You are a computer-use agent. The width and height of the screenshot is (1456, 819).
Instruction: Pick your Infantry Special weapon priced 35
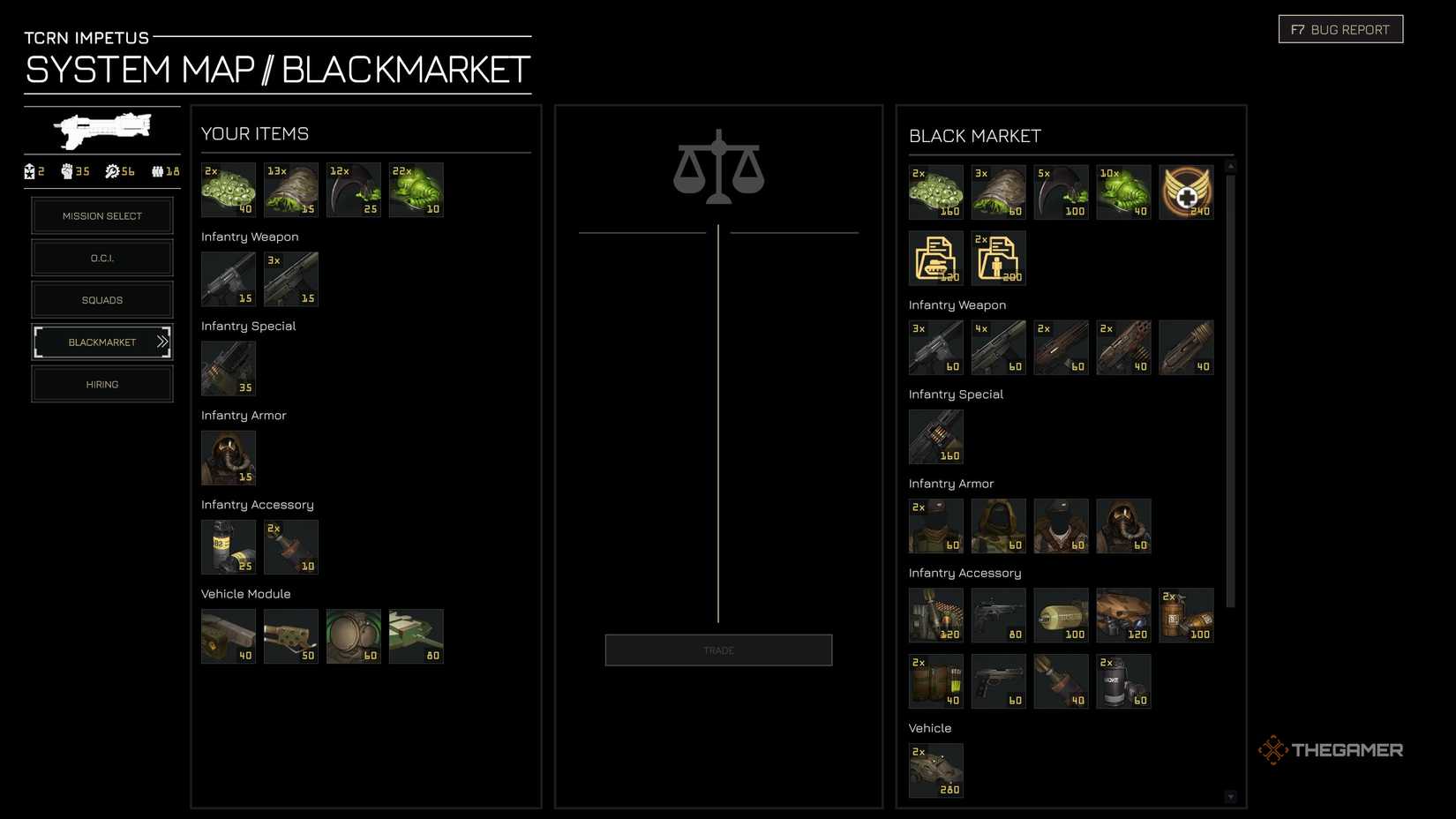point(228,368)
